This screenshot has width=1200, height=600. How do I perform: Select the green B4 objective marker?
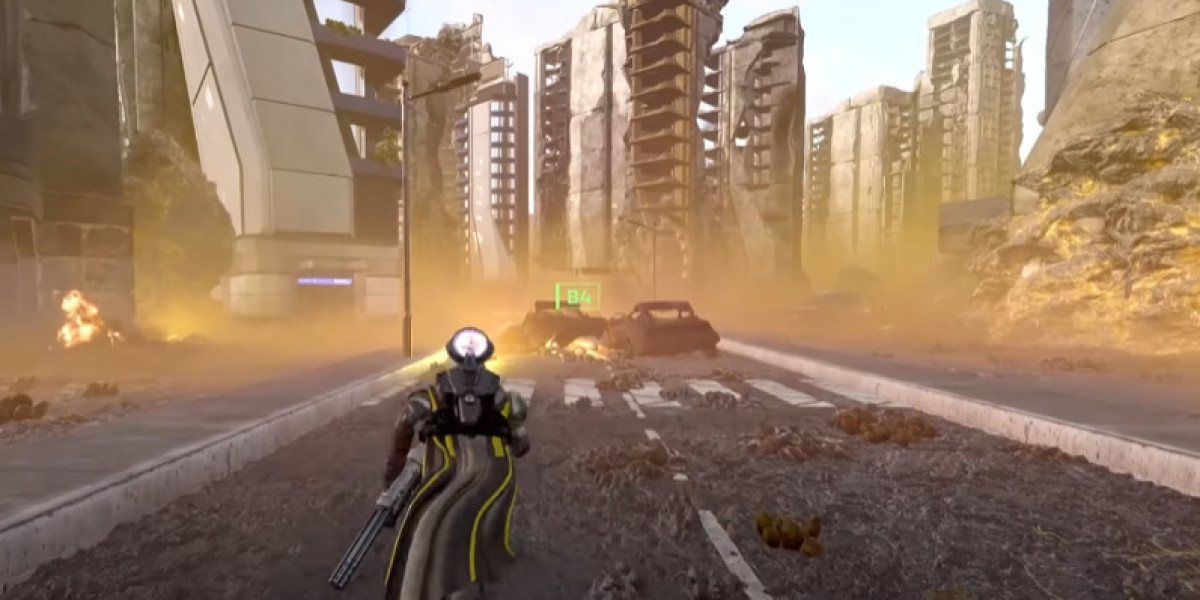pos(578,296)
